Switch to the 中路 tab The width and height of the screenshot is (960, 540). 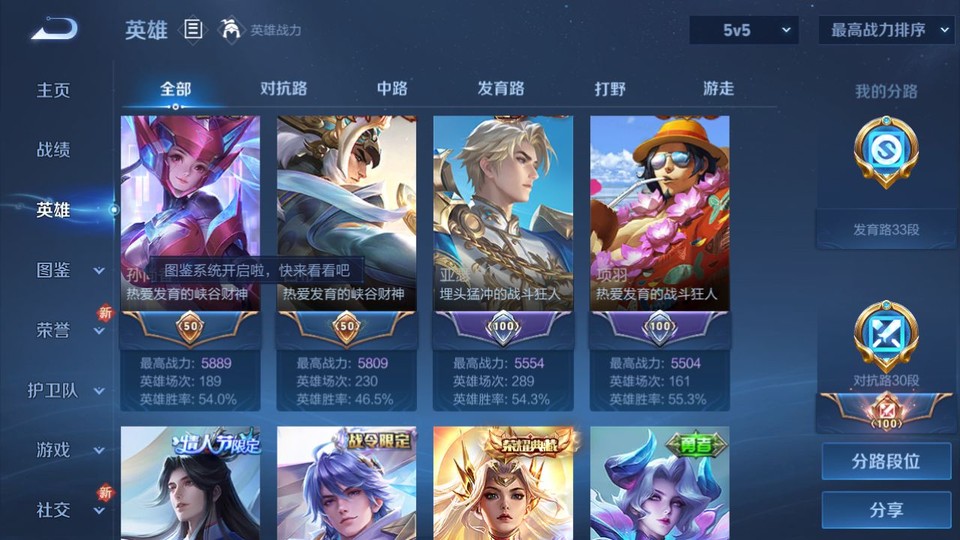coord(392,88)
